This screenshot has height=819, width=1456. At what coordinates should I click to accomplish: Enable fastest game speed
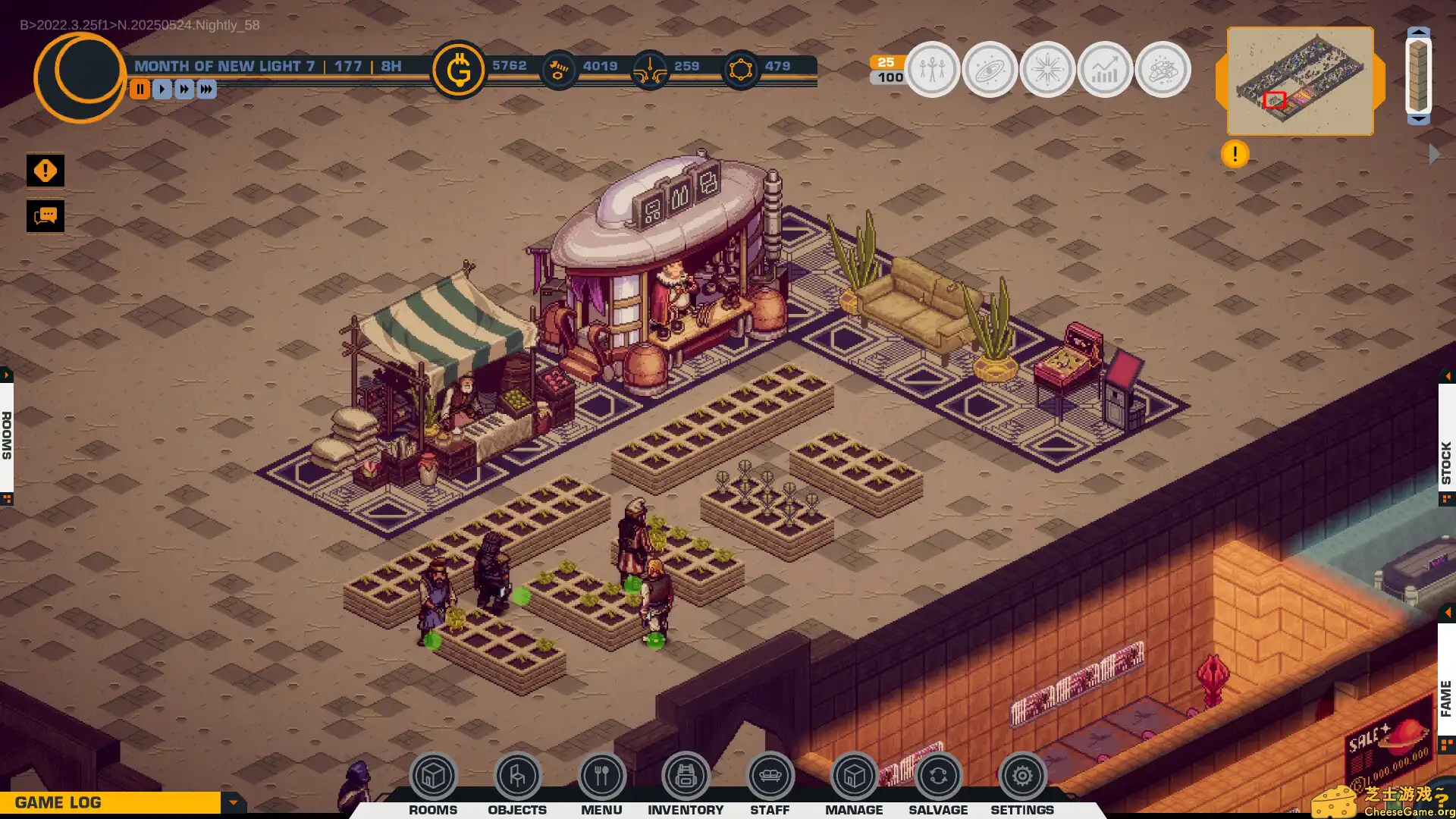(x=206, y=89)
